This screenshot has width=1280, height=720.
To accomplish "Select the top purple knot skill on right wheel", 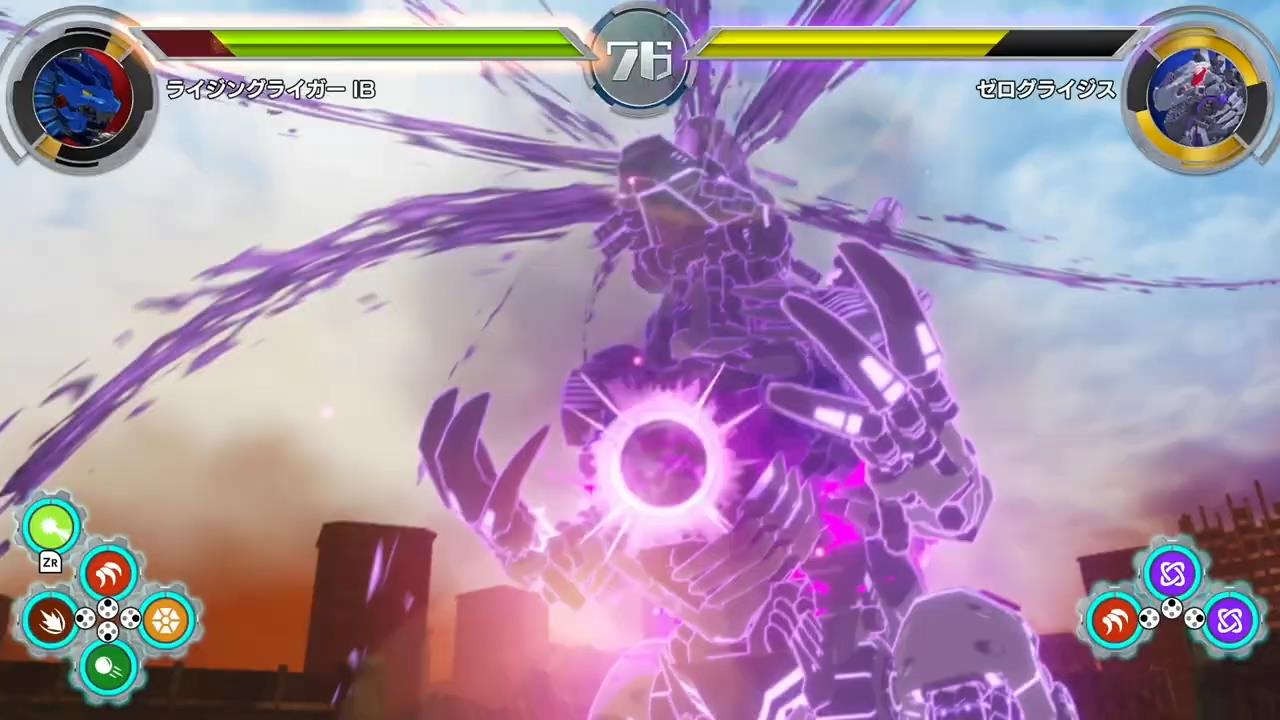I will point(1172,573).
